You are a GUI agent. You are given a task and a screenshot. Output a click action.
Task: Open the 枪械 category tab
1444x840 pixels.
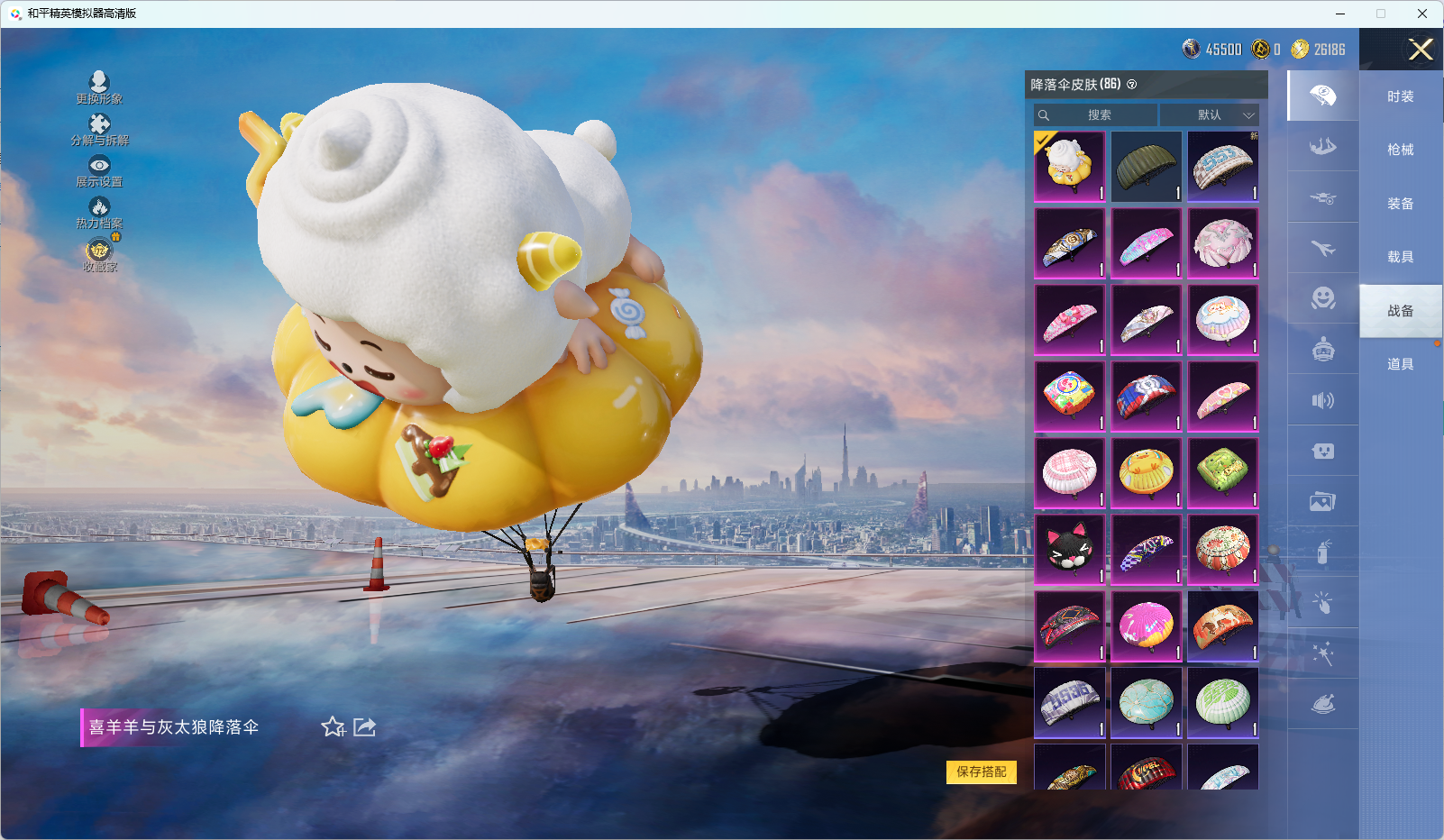(x=1400, y=150)
